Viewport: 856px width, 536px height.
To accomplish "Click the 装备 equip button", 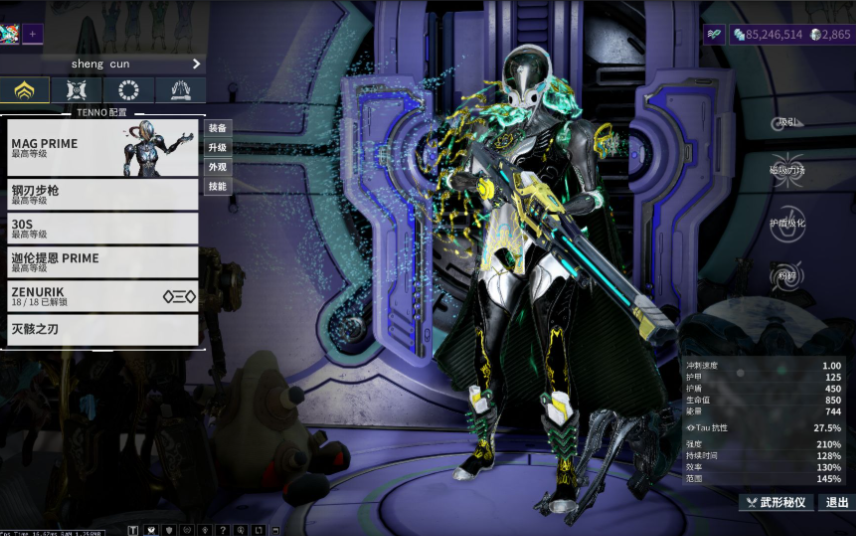I will coord(217,128).
